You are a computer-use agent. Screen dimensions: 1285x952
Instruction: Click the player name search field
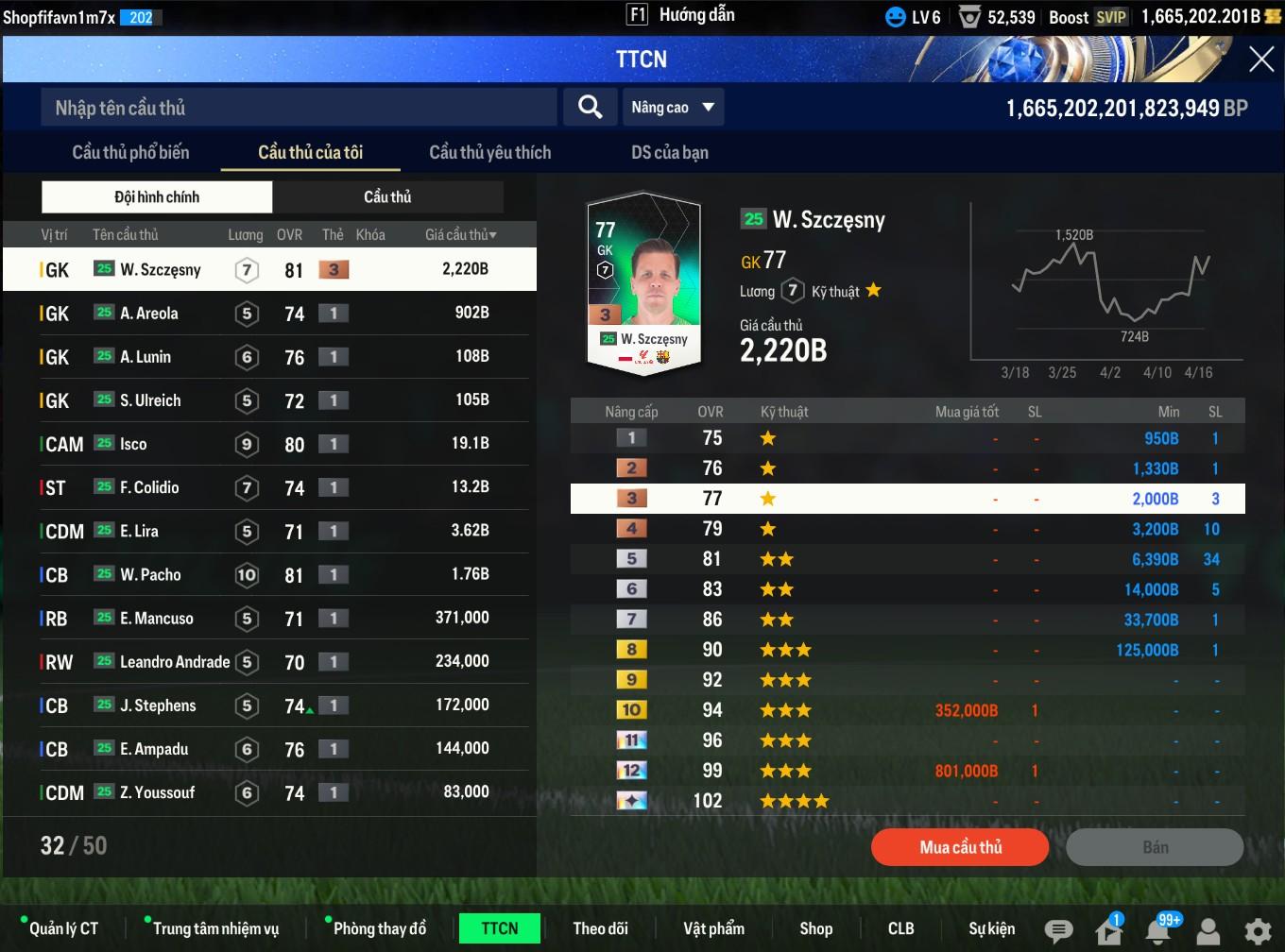coord(298,108)
